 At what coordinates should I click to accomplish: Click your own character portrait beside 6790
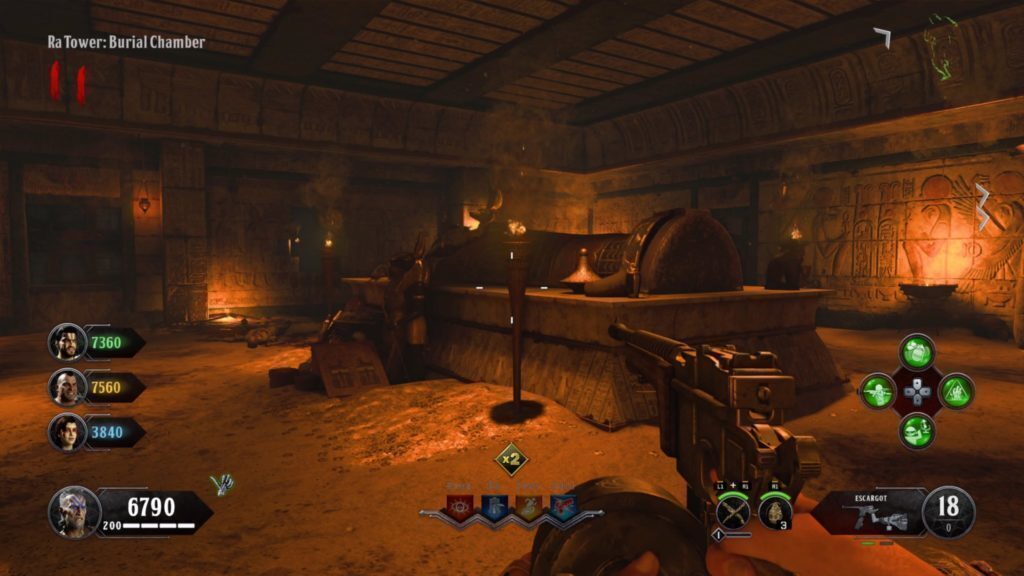pos(73,511)
